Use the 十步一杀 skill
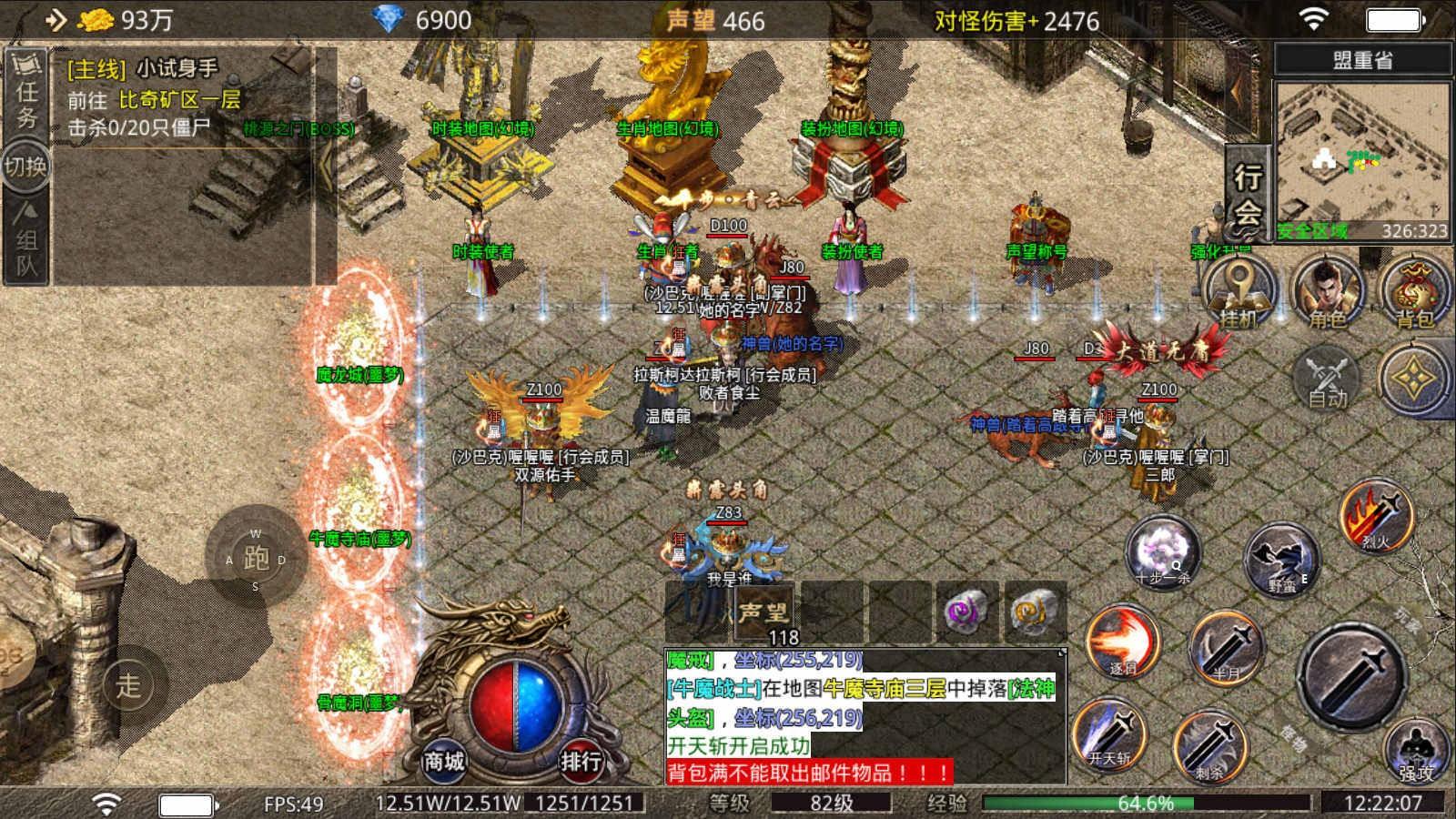The width and height of the screenshot is (1456, 819). pos(1162,551)
